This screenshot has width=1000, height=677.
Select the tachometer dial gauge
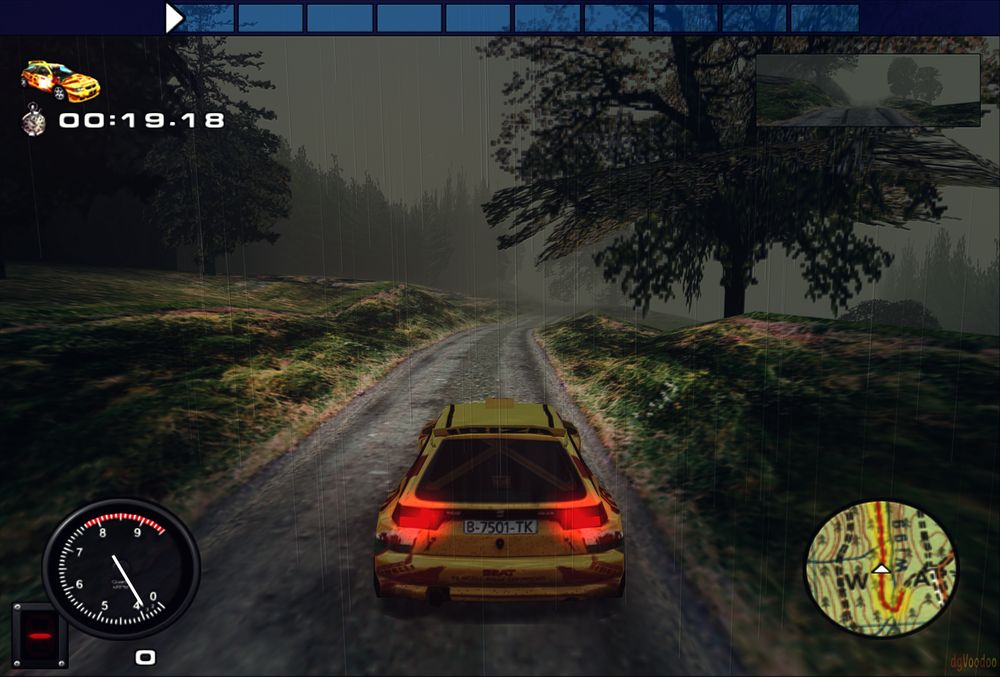(121, 568)
